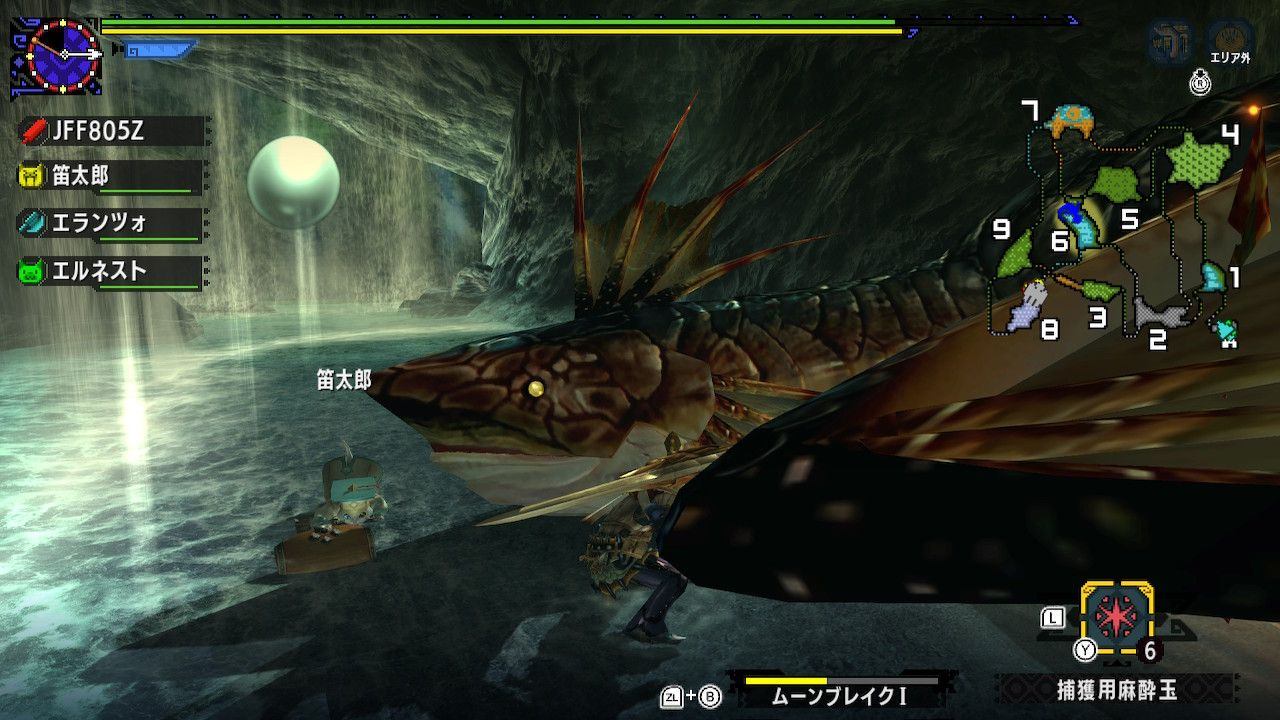Select the JFF805Z player entry

pyautogui.click(x=110, y=130)
